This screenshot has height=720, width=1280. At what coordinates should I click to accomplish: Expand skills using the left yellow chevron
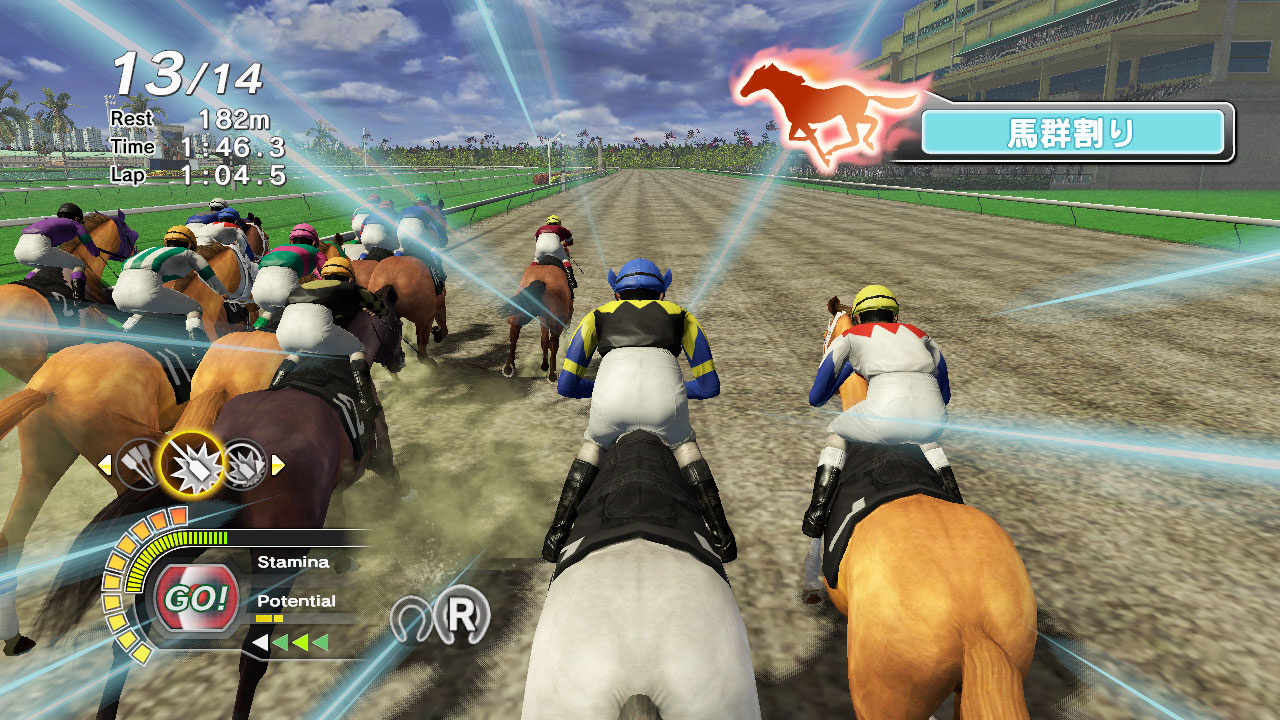coord(104,463)
